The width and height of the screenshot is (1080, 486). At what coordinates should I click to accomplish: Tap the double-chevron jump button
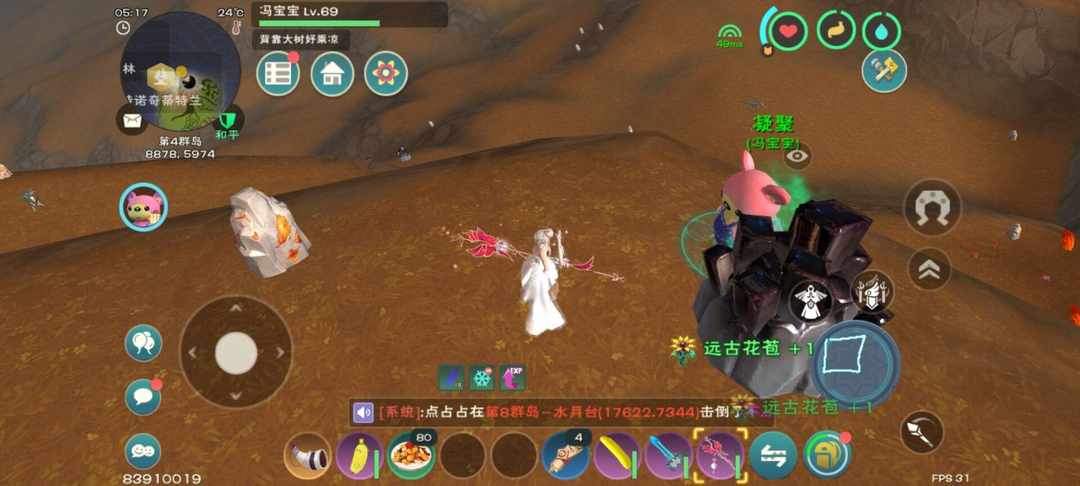(929, 269)
